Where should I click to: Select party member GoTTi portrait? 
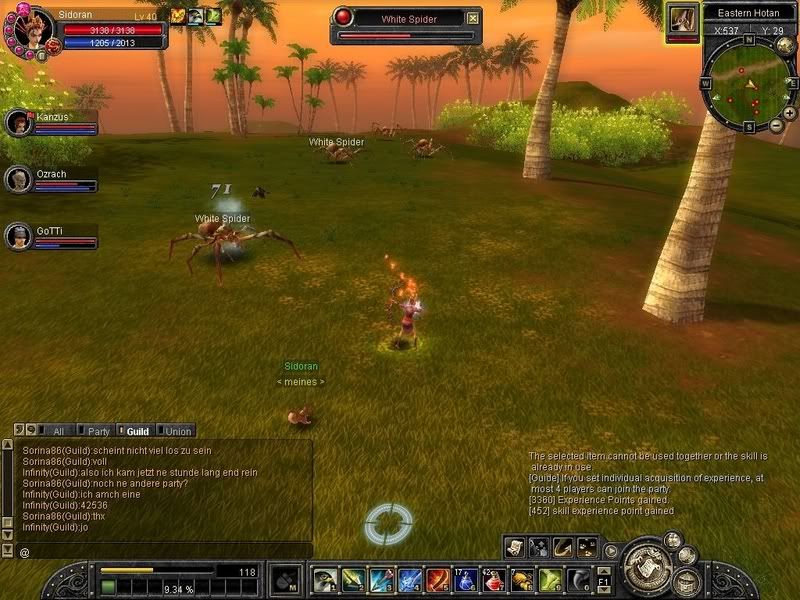coord(17,236)
